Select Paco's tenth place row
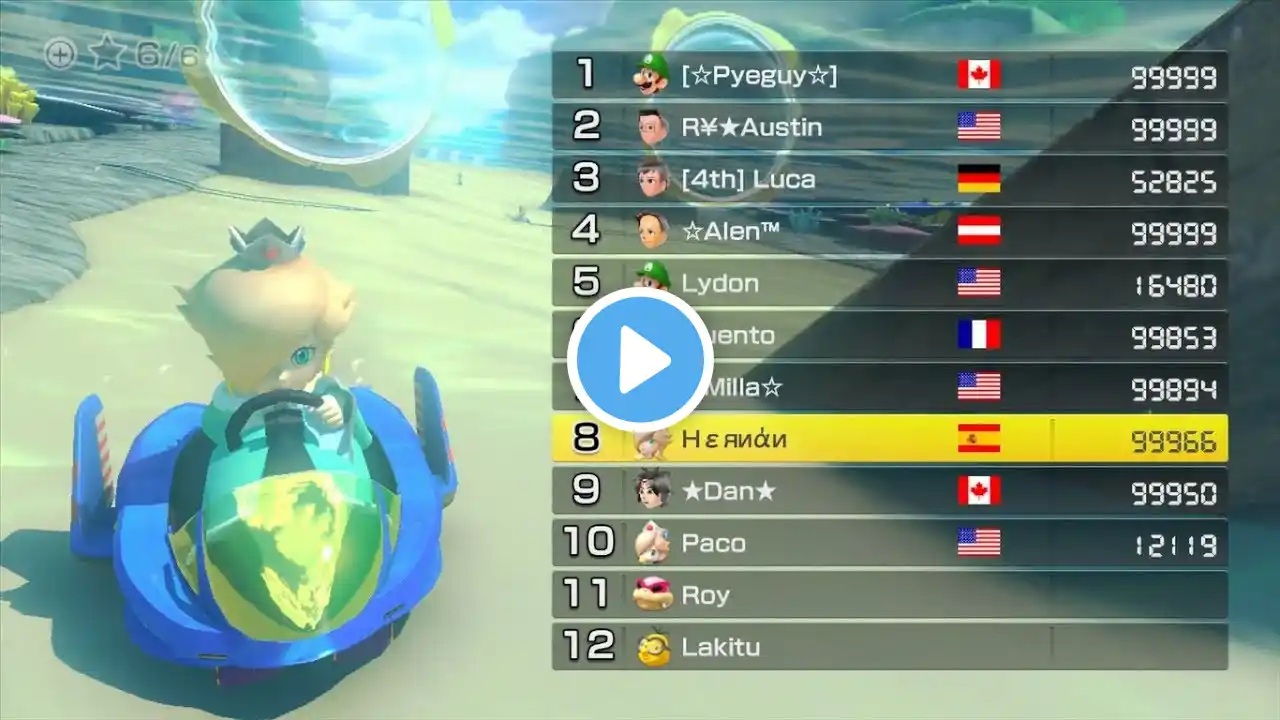Image resolution: width=1280 pixels, height=720 pixels. pos(889,543)
